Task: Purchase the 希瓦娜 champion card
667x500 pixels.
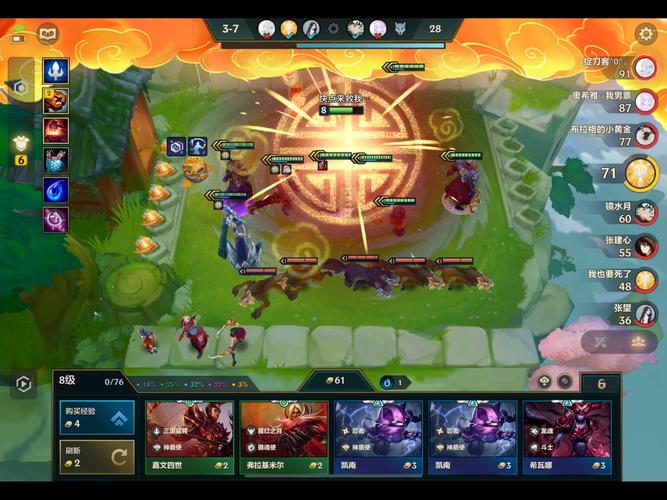Action: 567,437
